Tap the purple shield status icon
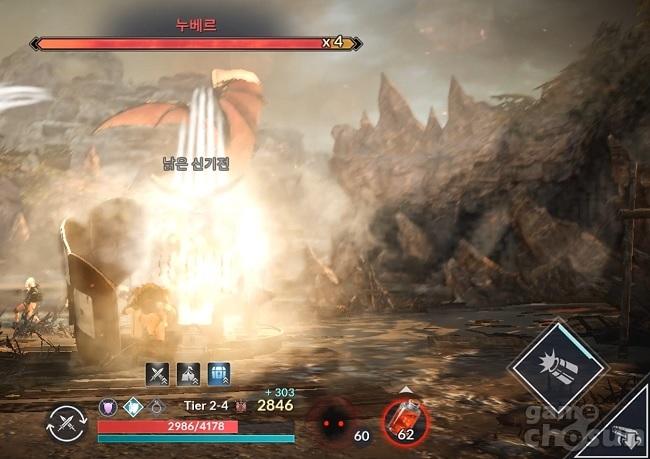Screen dimensions: 650x459 pyautogui.click(x=109, y=407)
